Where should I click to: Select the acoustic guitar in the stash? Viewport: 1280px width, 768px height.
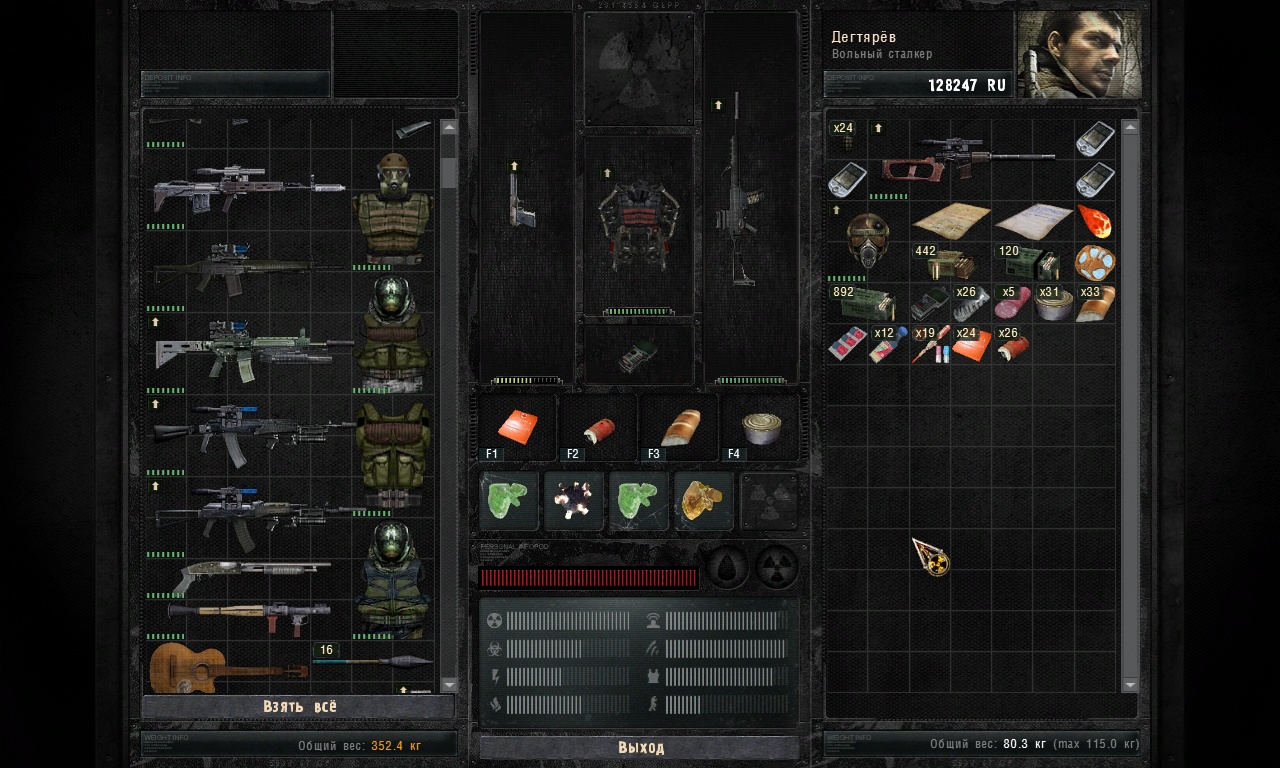tap(228, 667)
